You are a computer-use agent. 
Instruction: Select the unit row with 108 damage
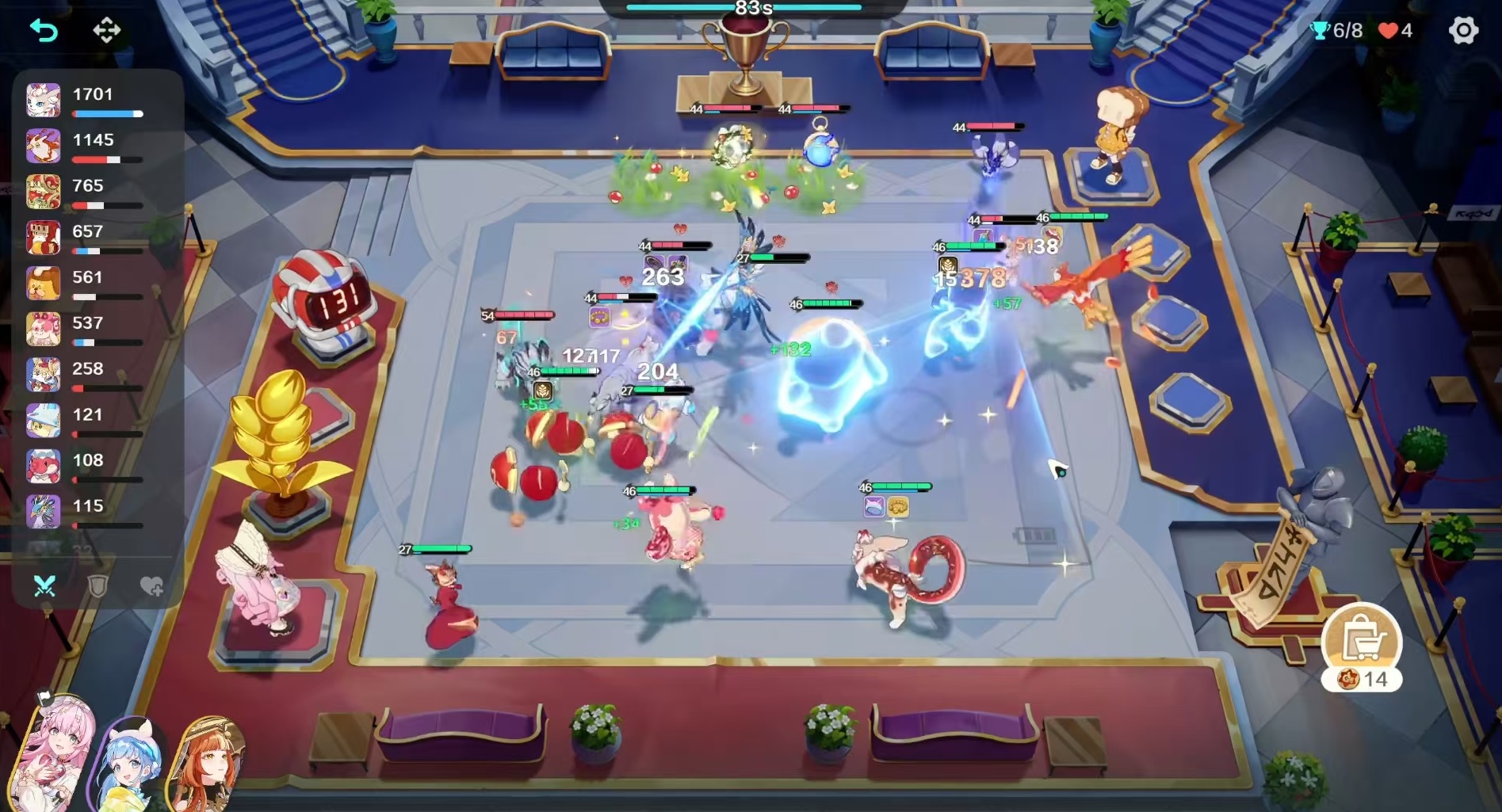pos(95,467)
